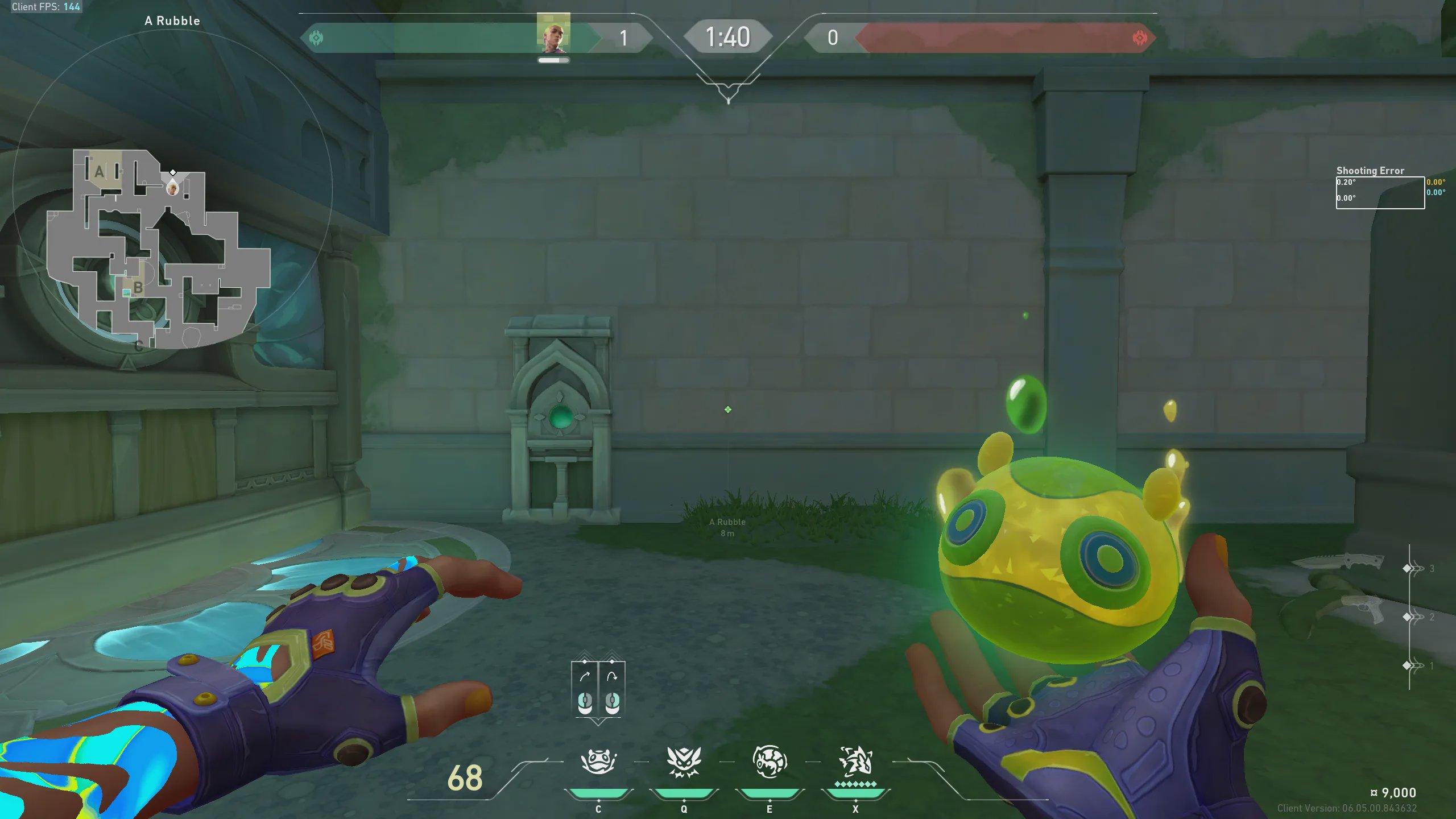Select the A site marker on minimap
This screenshot has height=819, width=1456.
100,171
